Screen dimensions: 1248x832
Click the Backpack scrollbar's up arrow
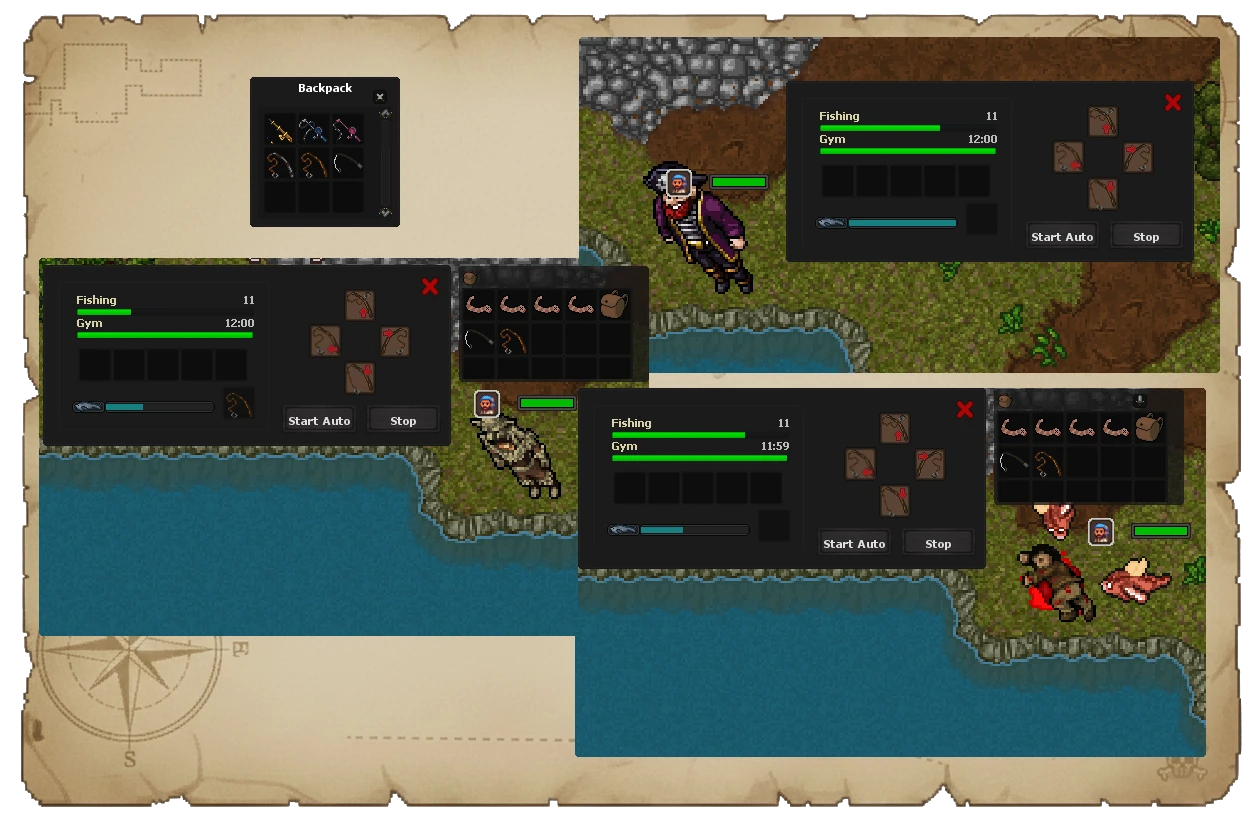point(385,114)
